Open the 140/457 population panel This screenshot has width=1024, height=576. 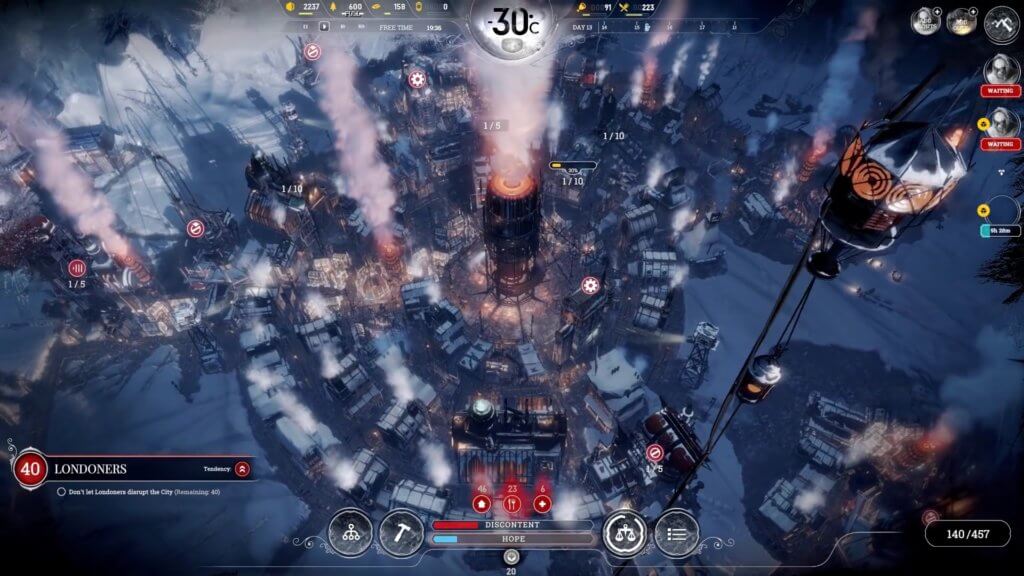click(x=967, y=534)
